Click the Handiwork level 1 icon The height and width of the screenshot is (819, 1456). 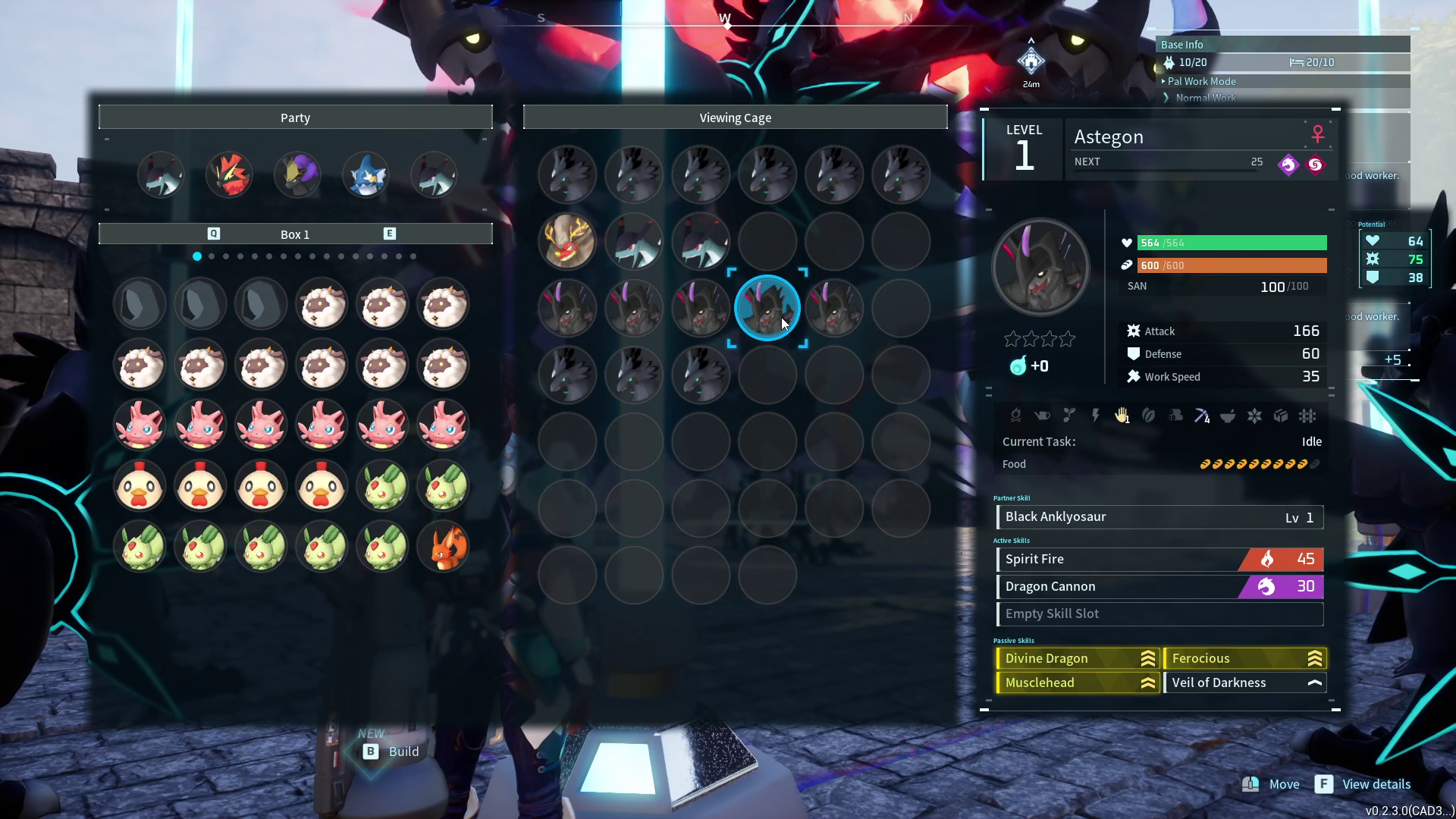pos(1122,416)
